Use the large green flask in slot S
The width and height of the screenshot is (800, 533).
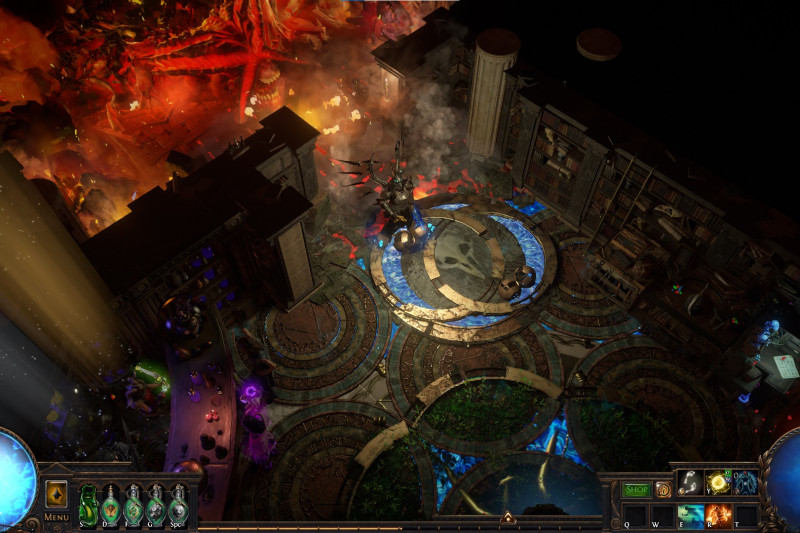click(x=88, y=503)
